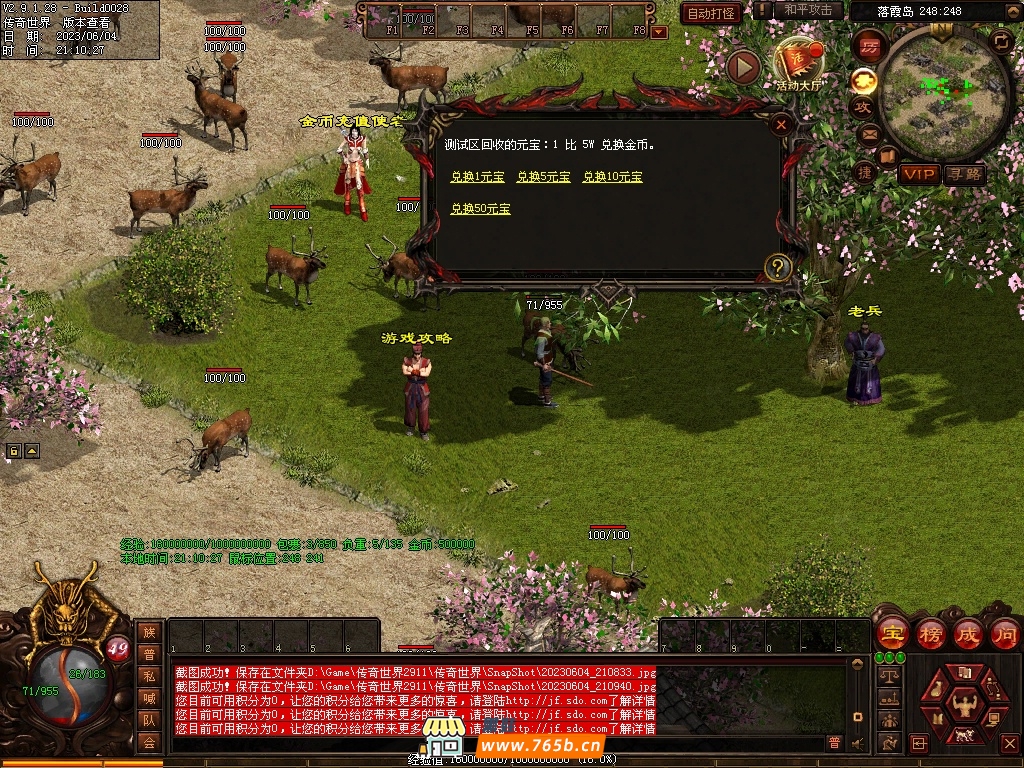Pick the 兑换10元宝 exchange option
This screenshot has height=768, width=1024.
point(612,177)
